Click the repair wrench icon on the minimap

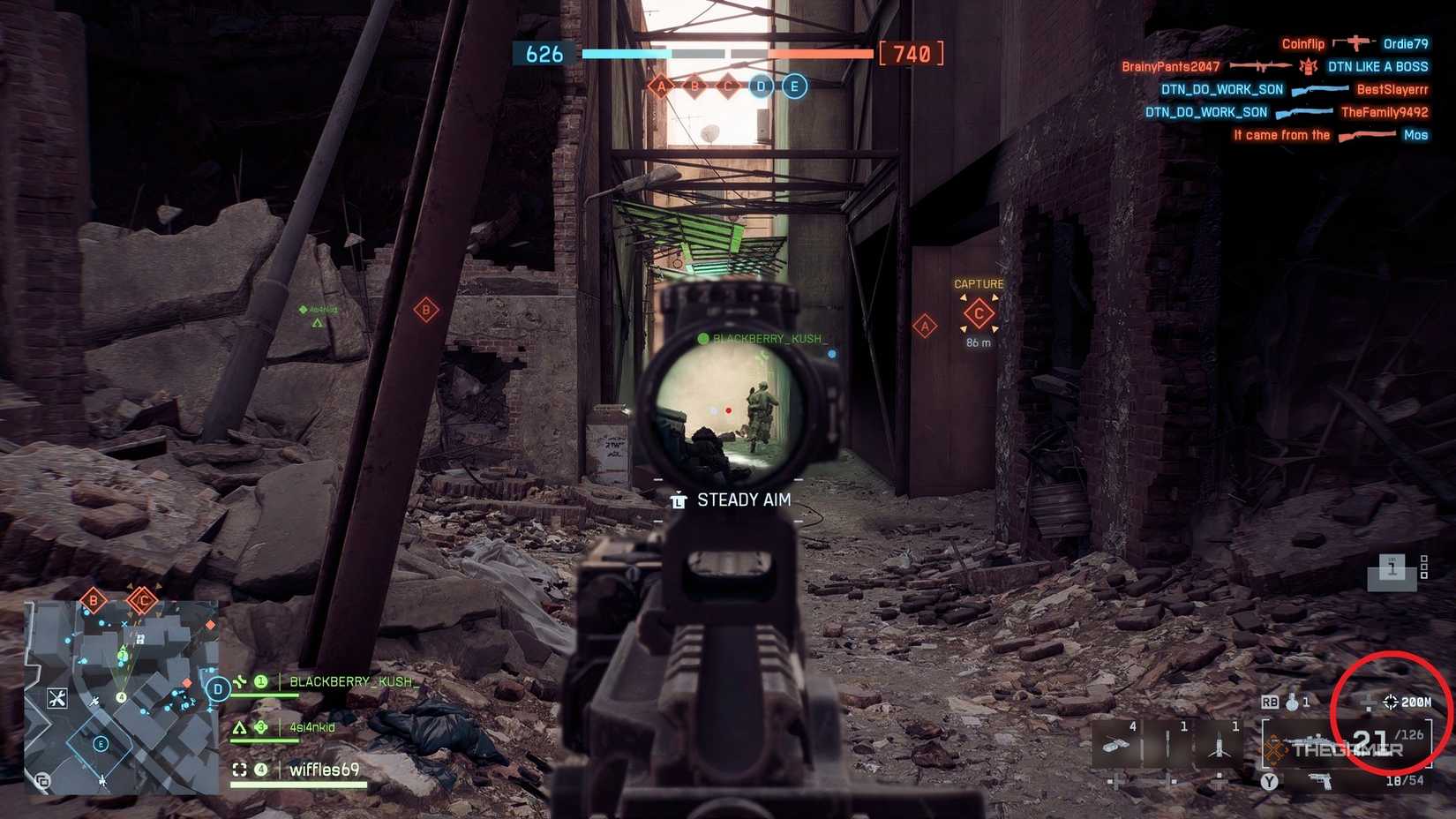tap(57, 698)
